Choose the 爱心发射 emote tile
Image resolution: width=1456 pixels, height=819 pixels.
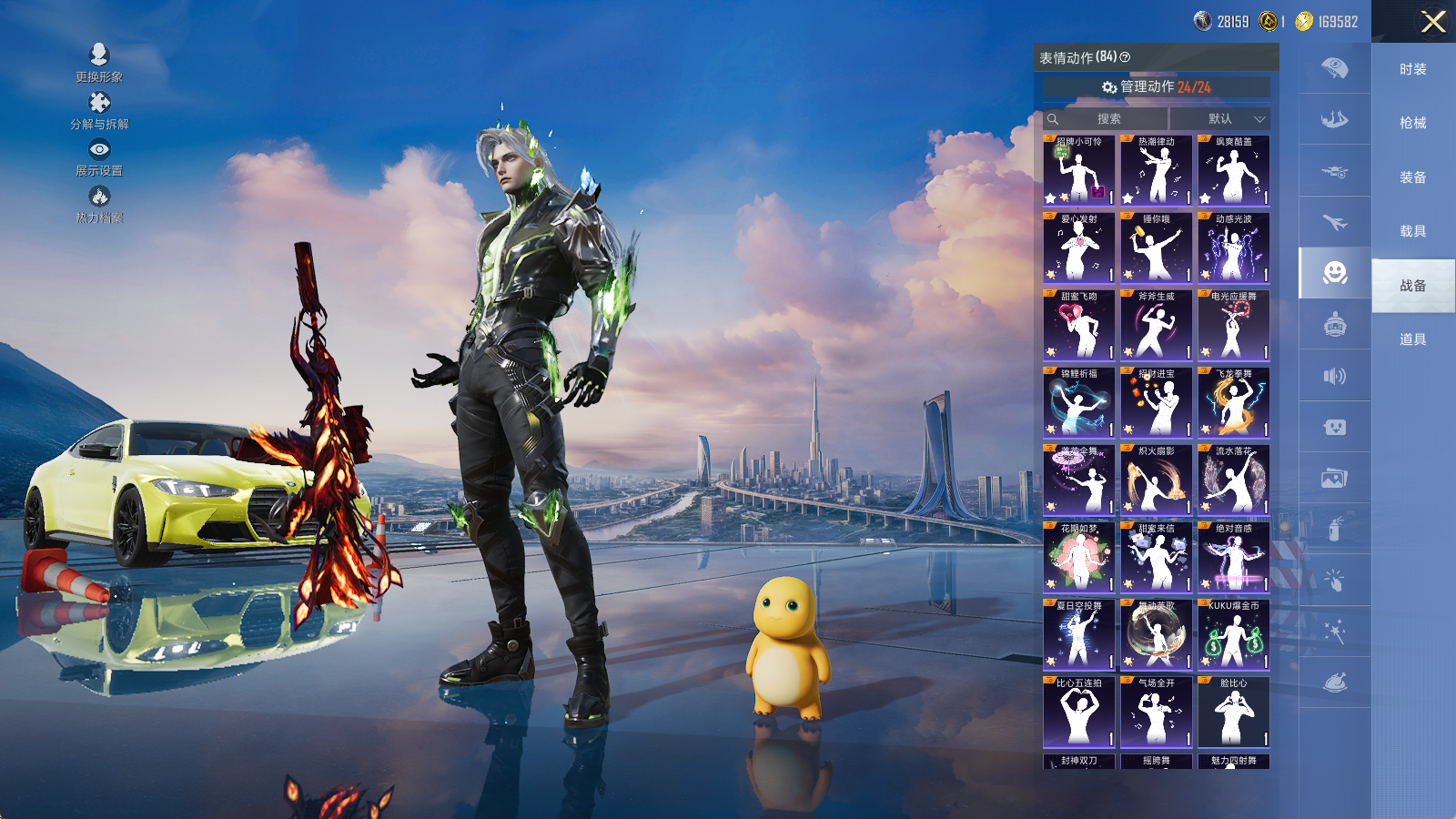[1079, 248]
